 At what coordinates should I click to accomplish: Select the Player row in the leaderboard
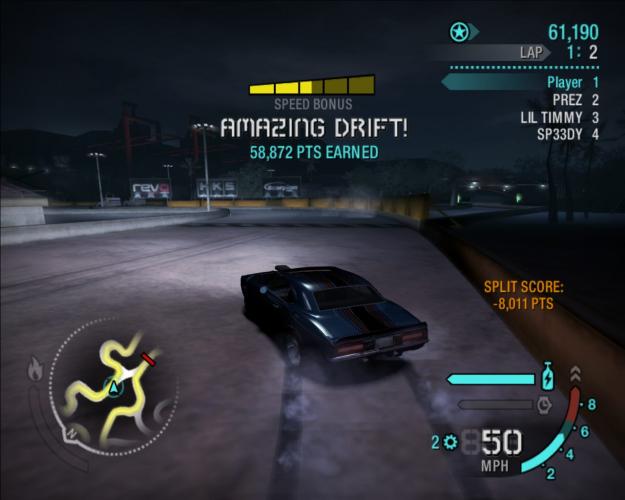click(x=571, y=82)
